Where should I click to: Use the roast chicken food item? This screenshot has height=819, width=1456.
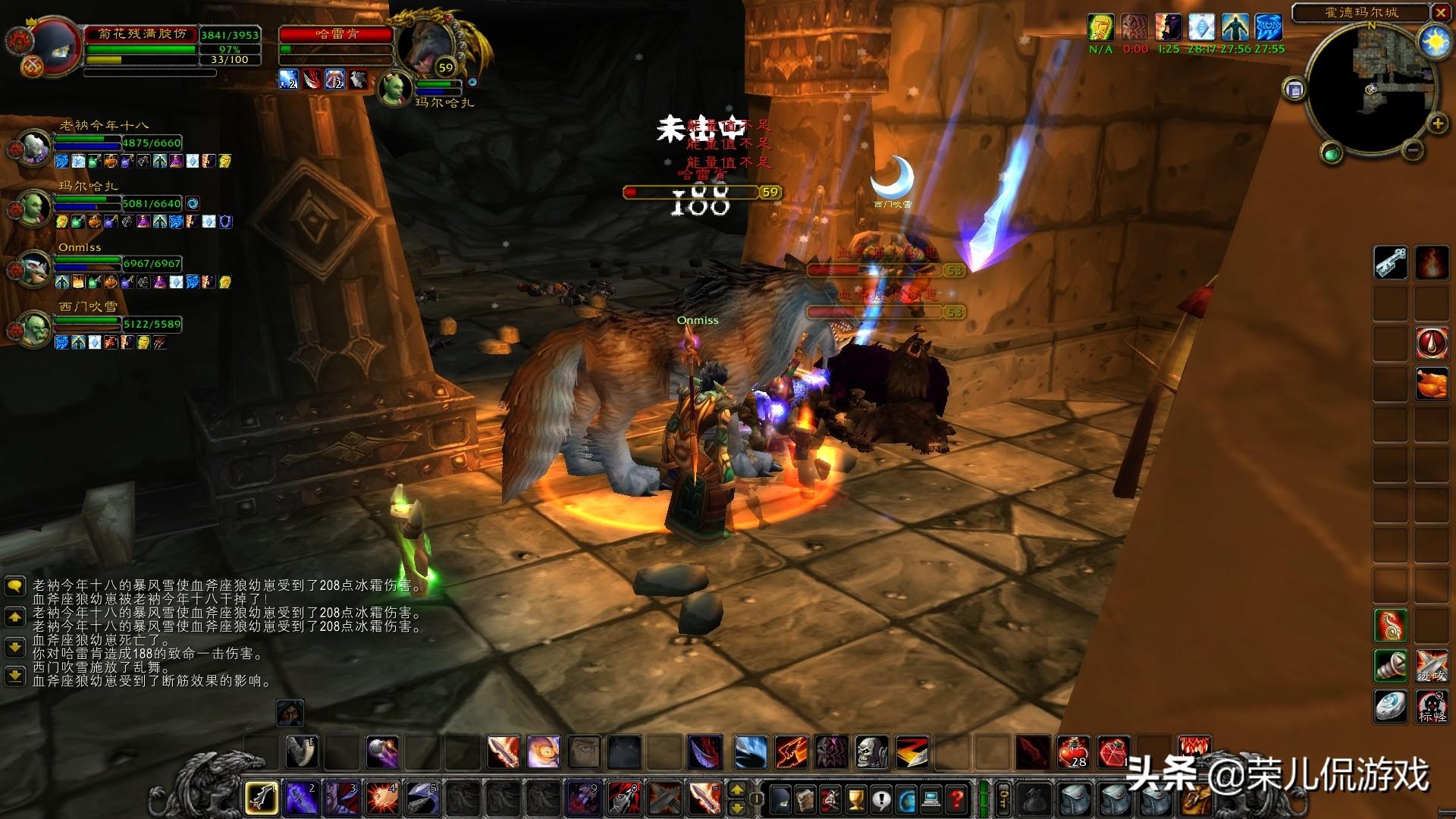(x=1431, y=384)
